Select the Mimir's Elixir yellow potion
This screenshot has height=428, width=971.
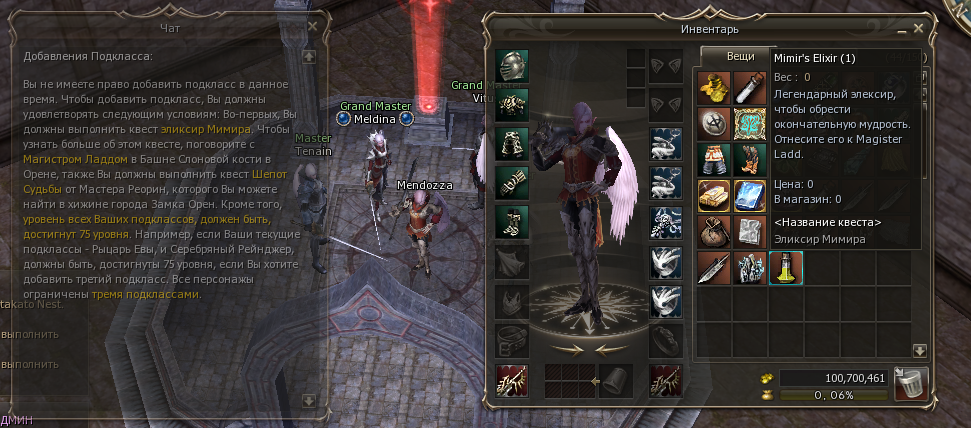(785, 268)
